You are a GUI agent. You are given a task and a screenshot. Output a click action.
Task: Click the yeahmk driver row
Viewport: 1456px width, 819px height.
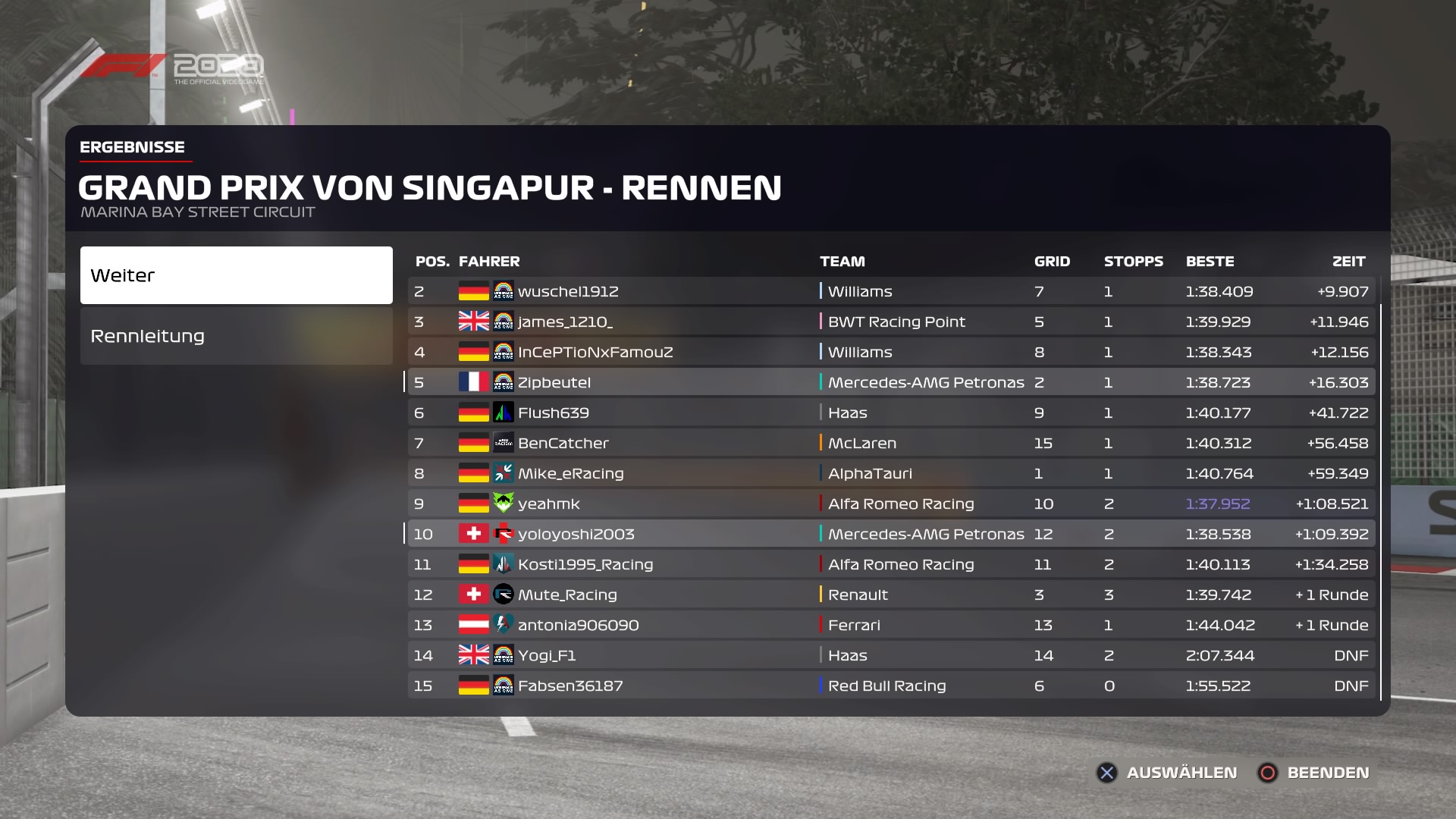pyautogui.click(x=891, y=504)
